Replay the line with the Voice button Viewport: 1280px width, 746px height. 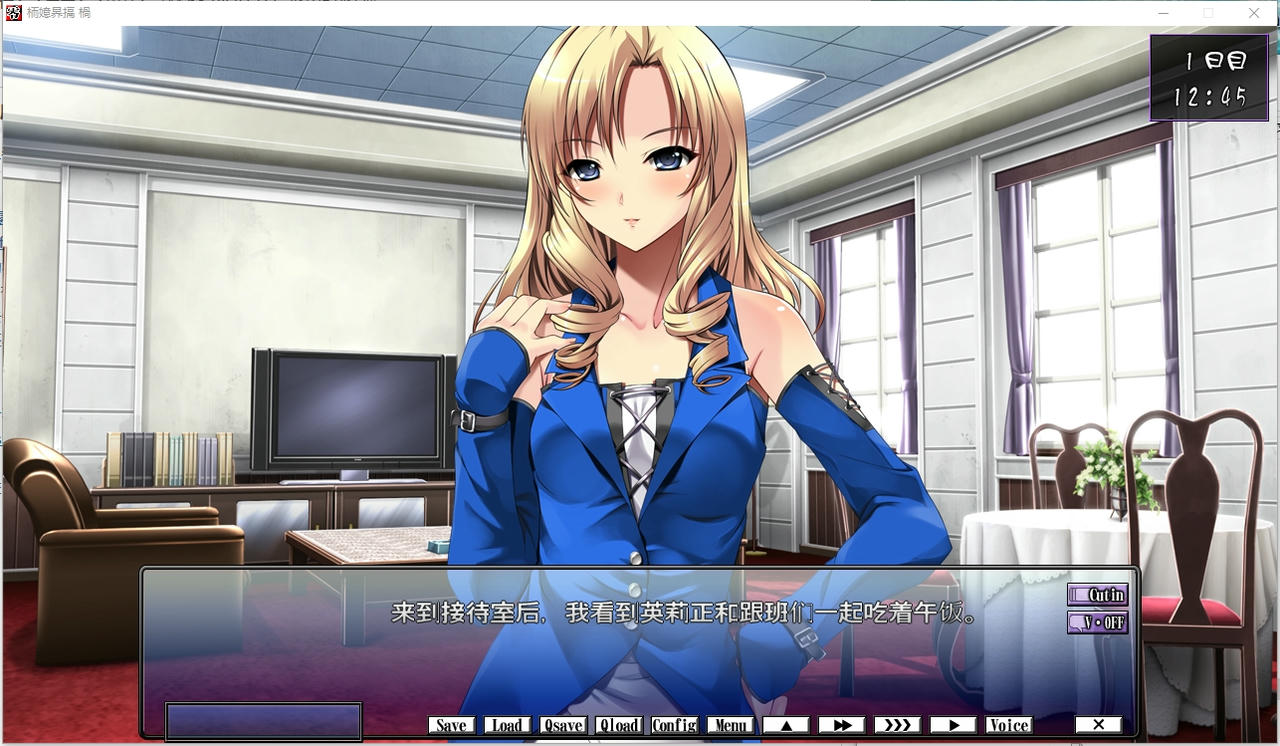[x=1008, y=725]
